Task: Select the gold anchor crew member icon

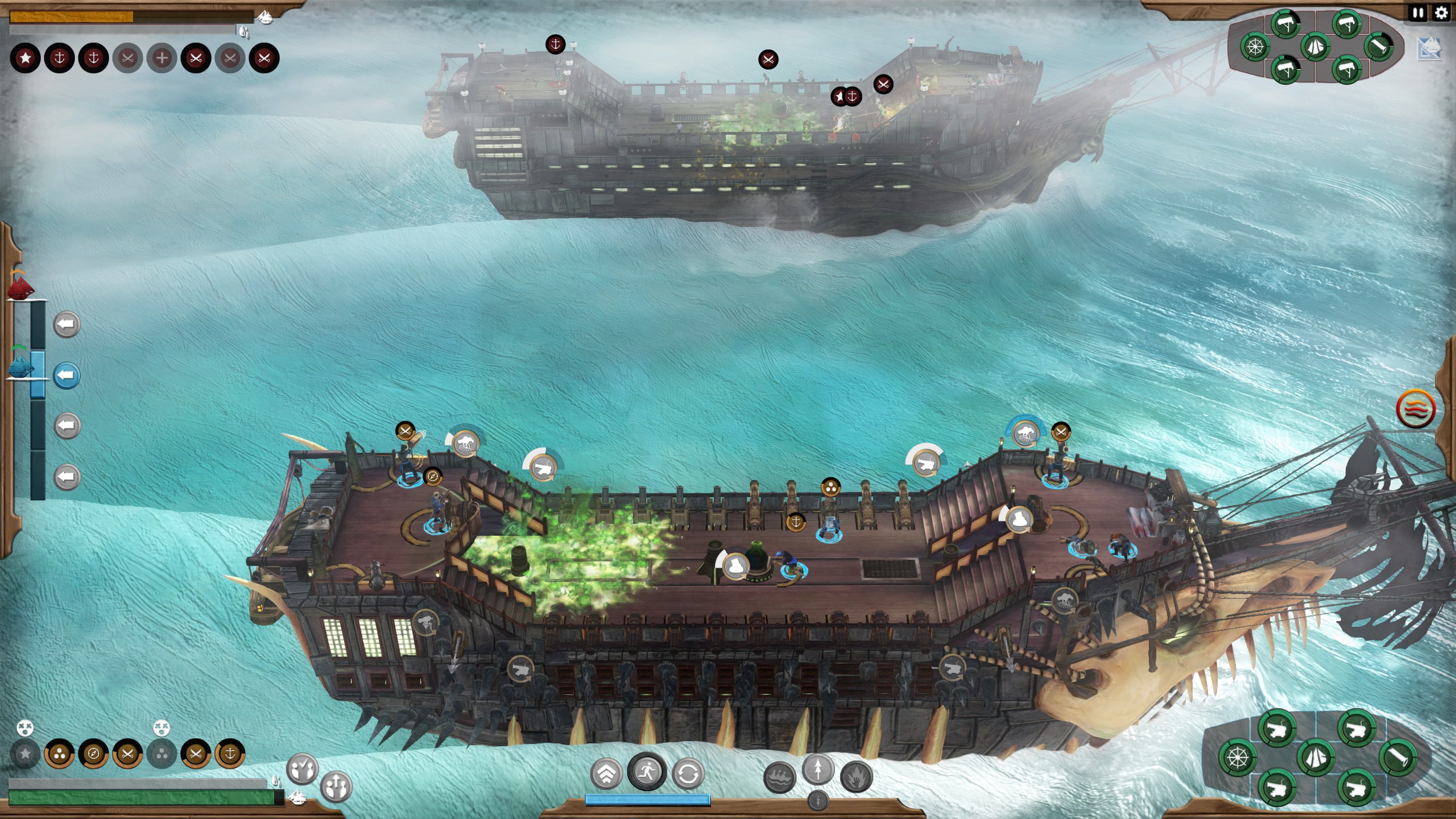Action: coord(230,754)
